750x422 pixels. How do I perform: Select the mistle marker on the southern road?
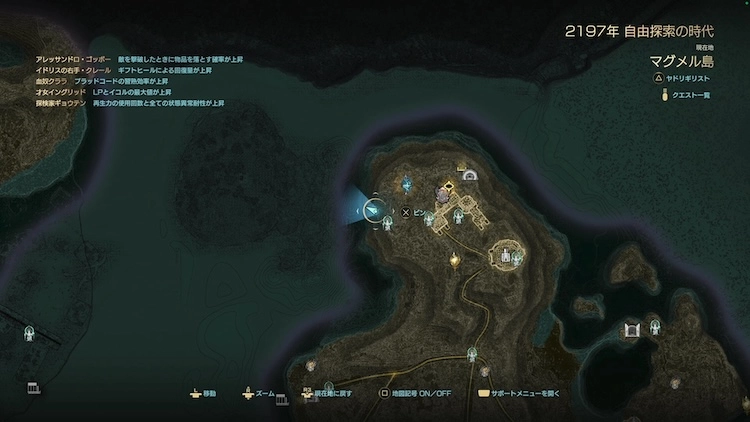click(472, 352)
